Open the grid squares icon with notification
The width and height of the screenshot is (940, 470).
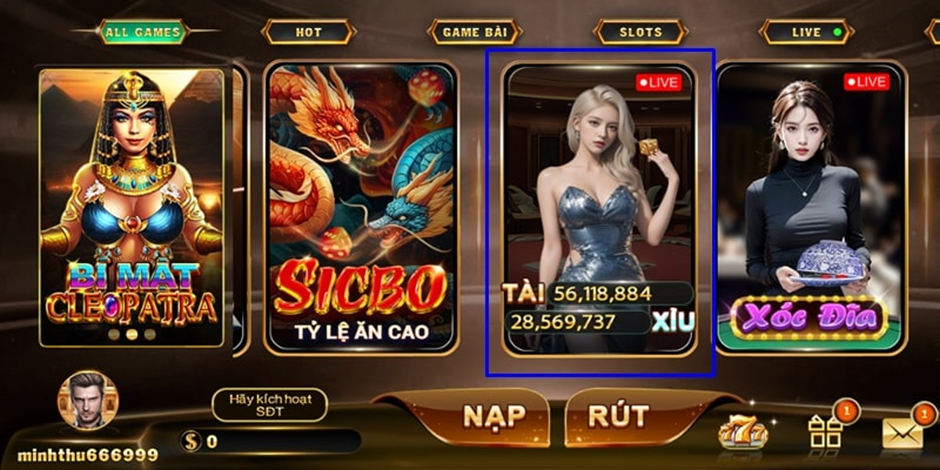coord(826,430)
